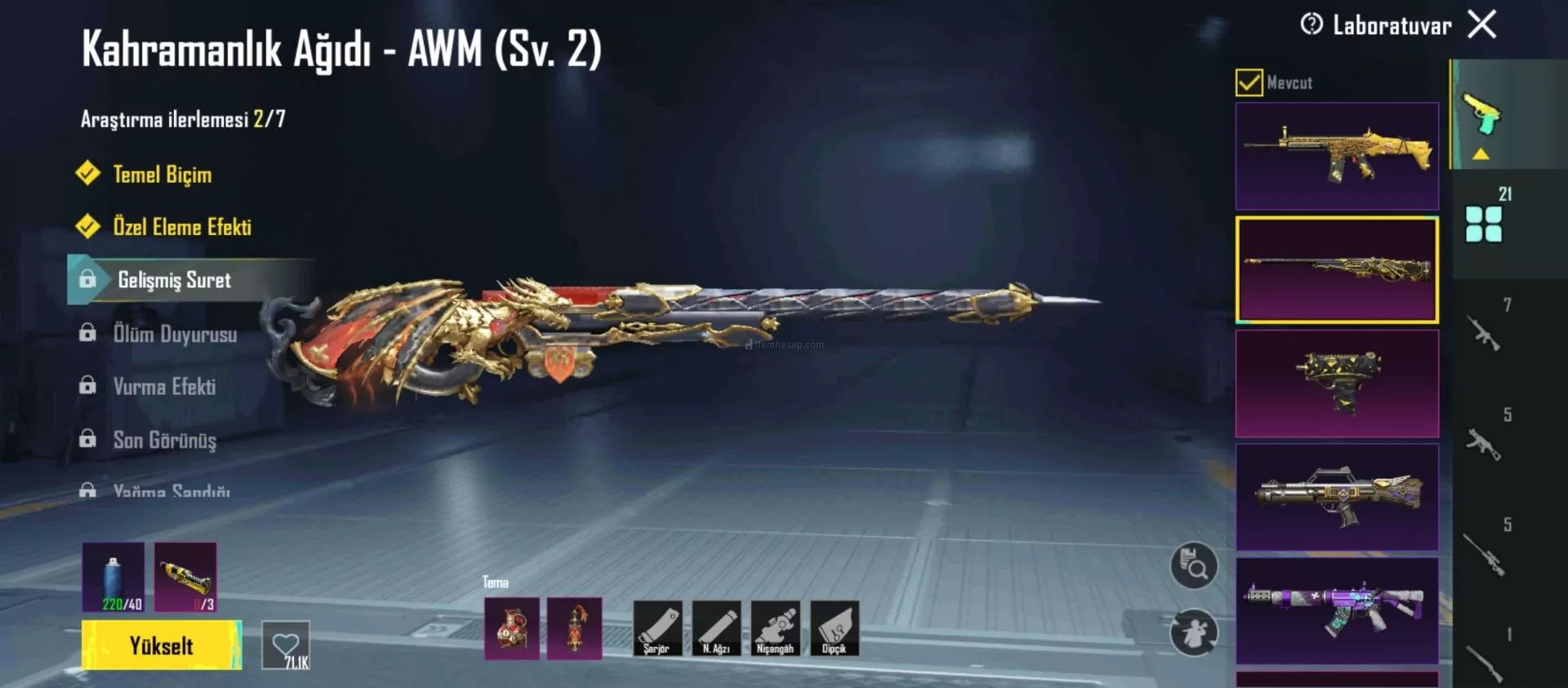Close the Laboratuvar screen
1568x688 pixels.
coord(1481,24)
